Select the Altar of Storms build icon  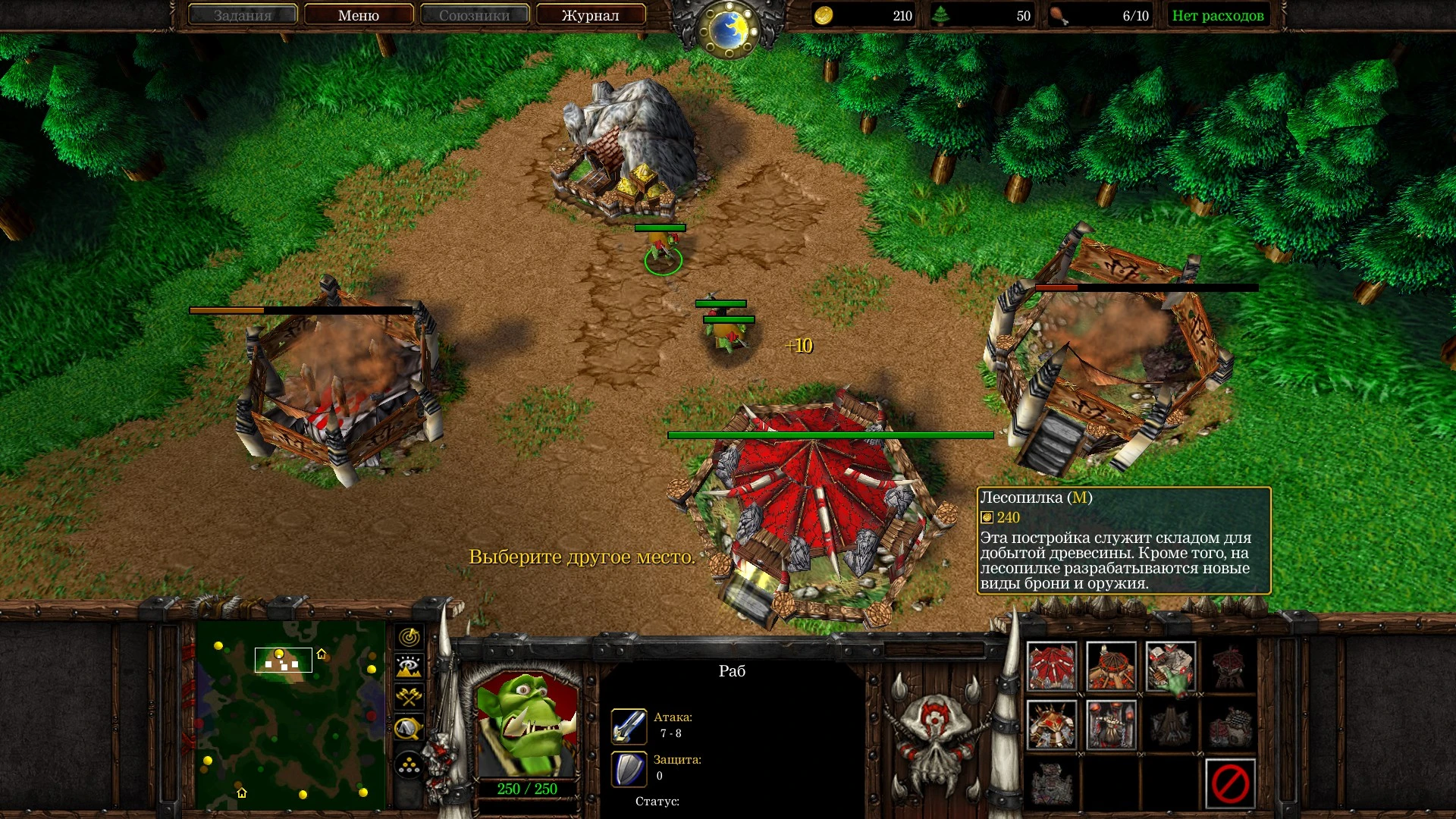[1111, 724]
